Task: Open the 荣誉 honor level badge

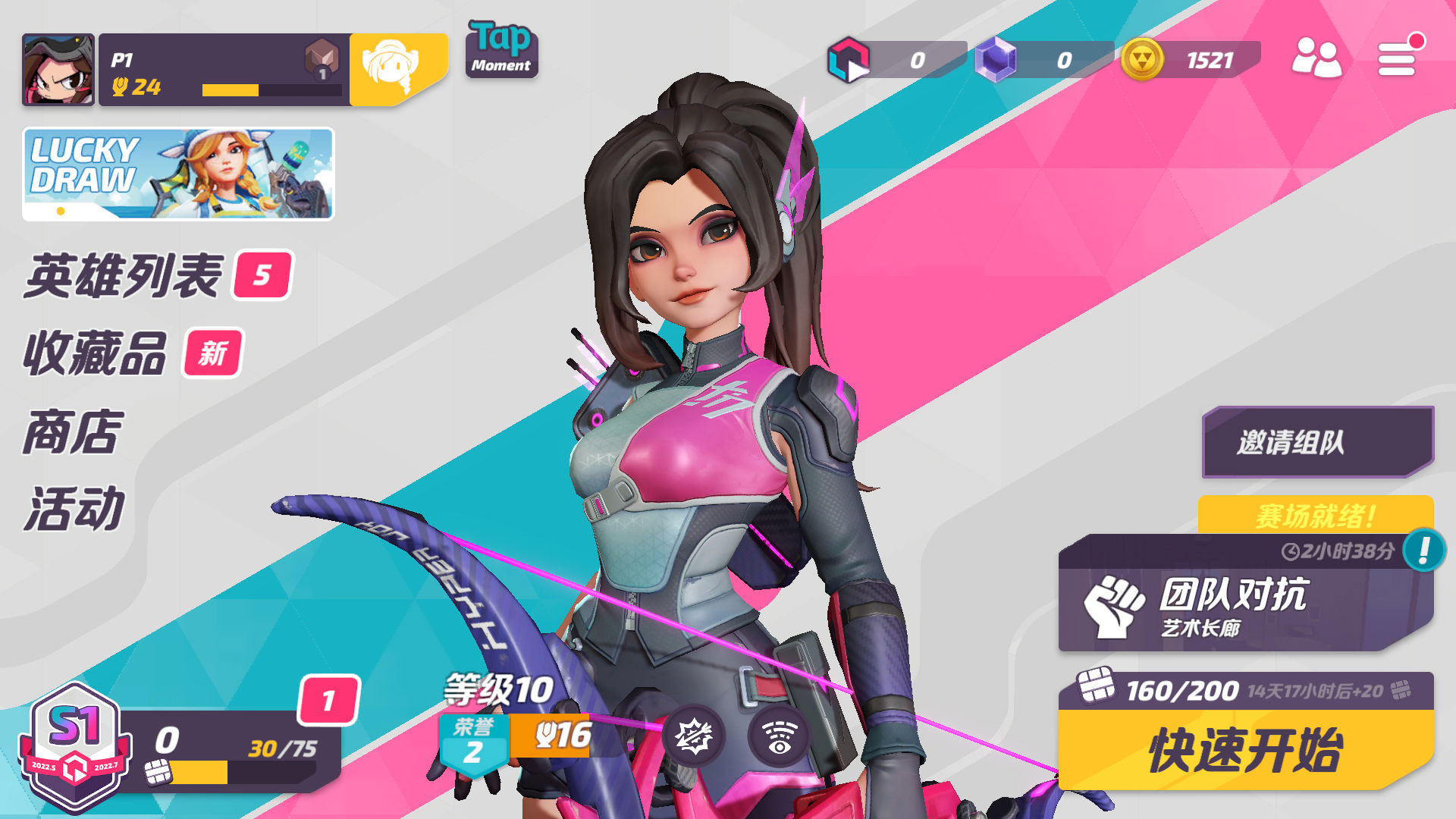Action: [473, 742]
